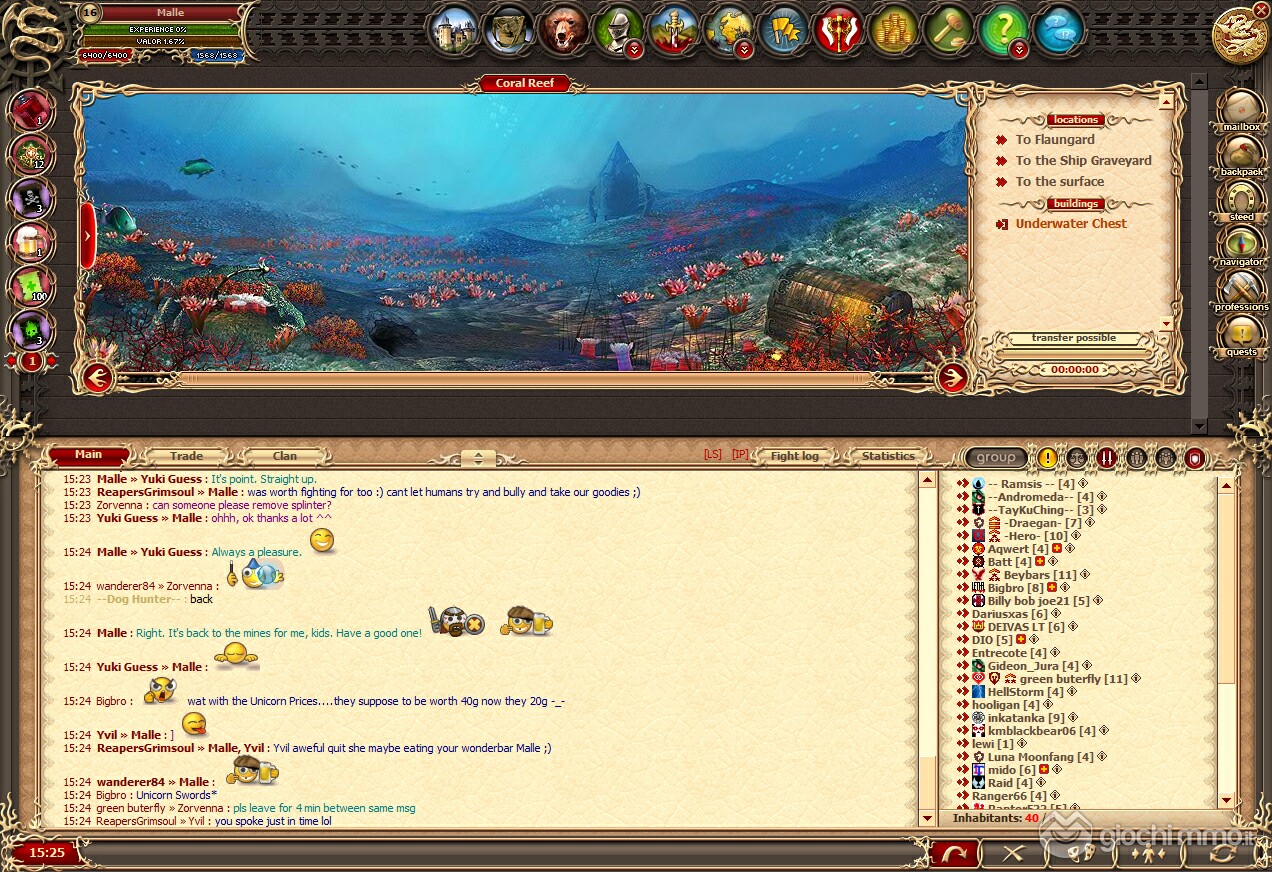This screenshot has width=1272, height=872.
Task: Open the backpack
Action: click(x=1241, y=155)
